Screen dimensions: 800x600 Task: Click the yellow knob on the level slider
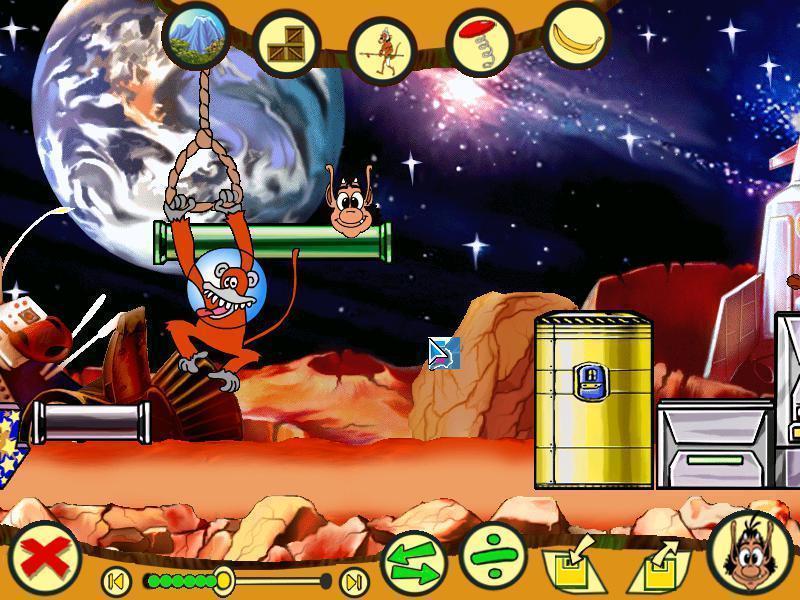click(223, 580)
